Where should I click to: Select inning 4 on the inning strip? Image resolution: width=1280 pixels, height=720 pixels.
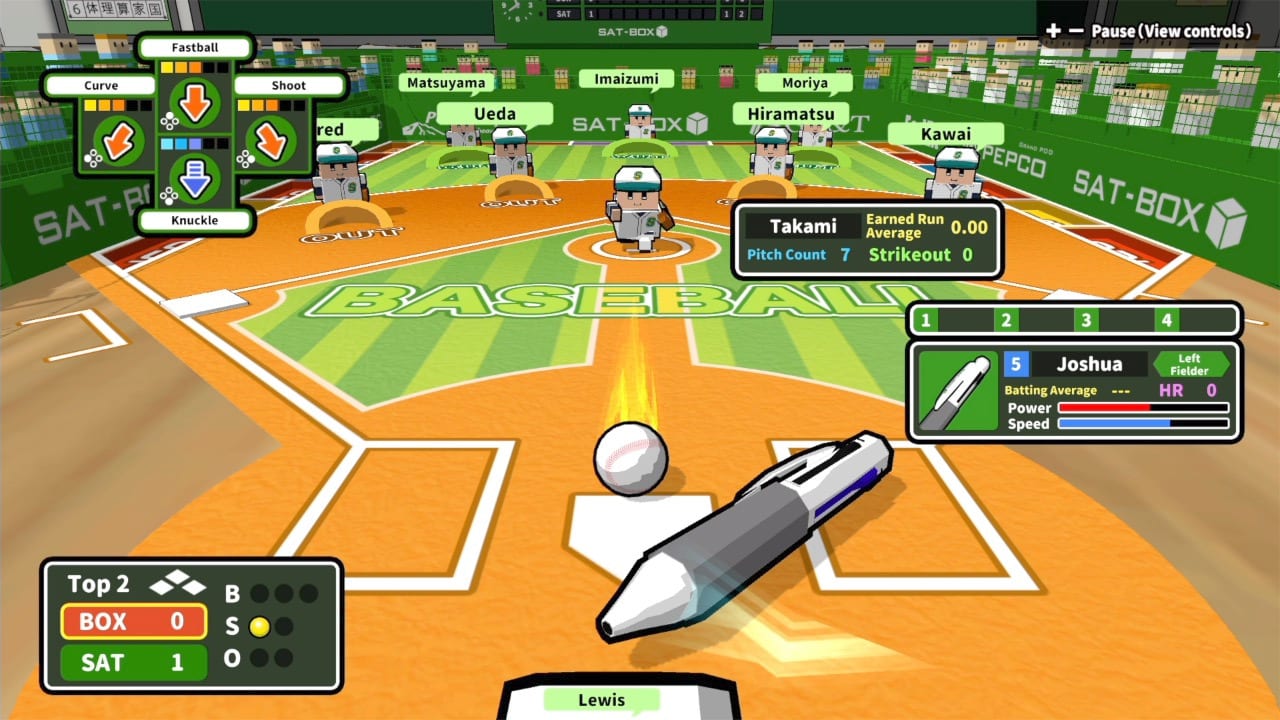1164,321
